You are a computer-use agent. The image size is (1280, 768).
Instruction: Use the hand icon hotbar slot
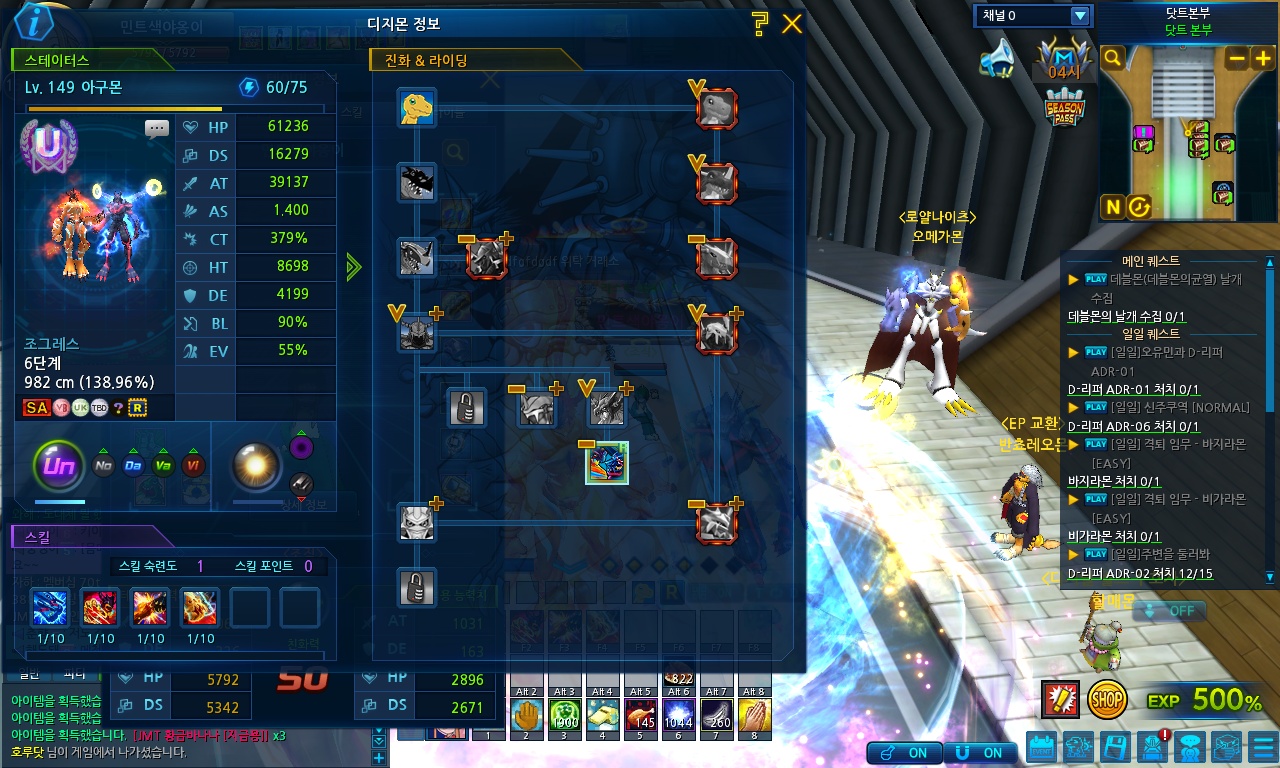click(526, 715)
